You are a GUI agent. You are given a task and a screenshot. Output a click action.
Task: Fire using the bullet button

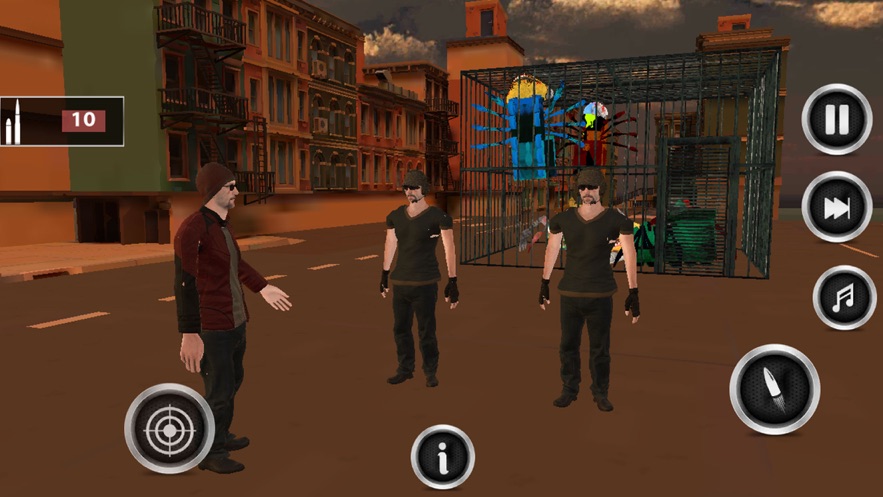point(774,389)
